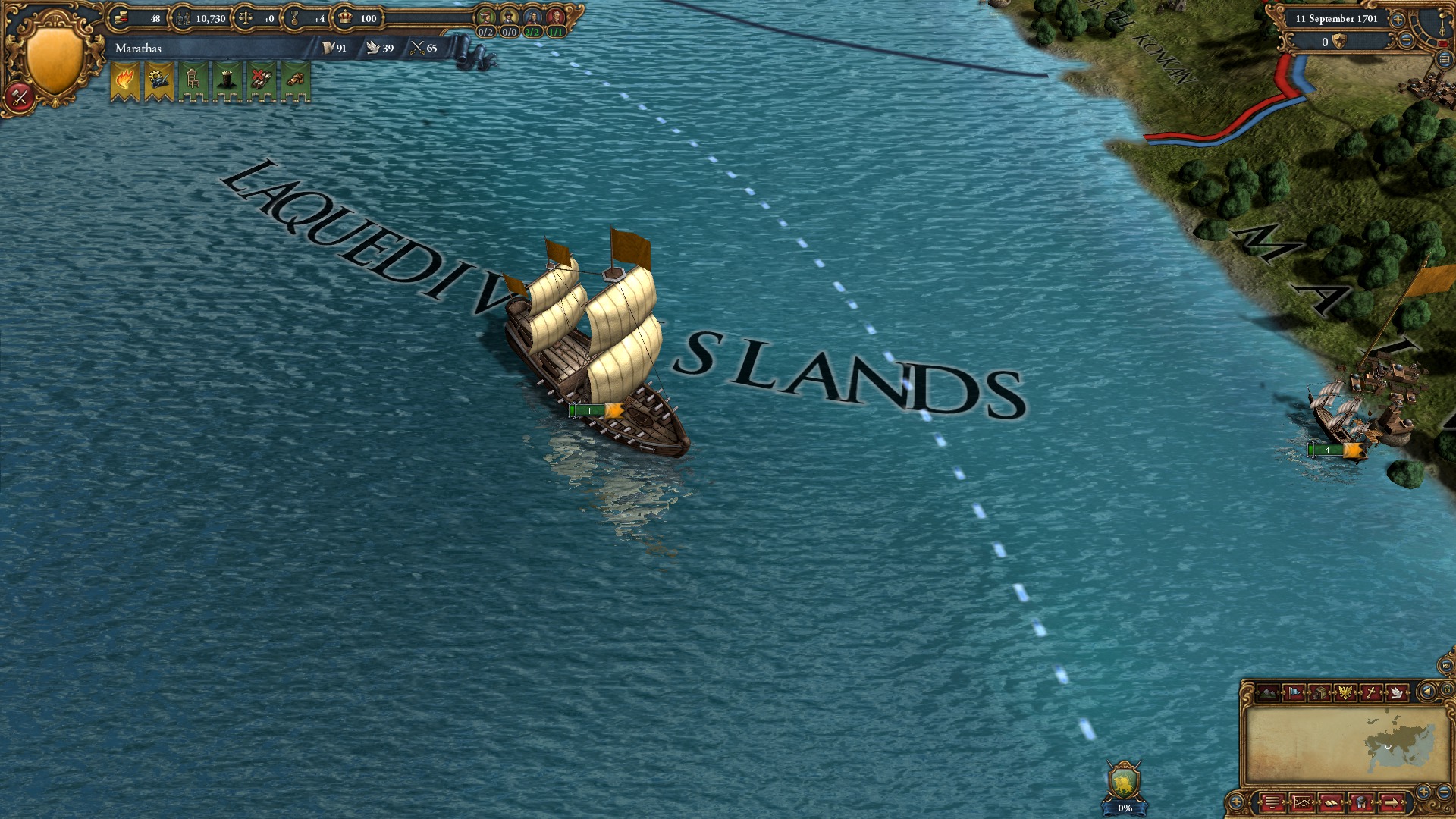Toggle the minimap camera lock icon
Screen dimensions: 1456x819
click(1447, 689)
